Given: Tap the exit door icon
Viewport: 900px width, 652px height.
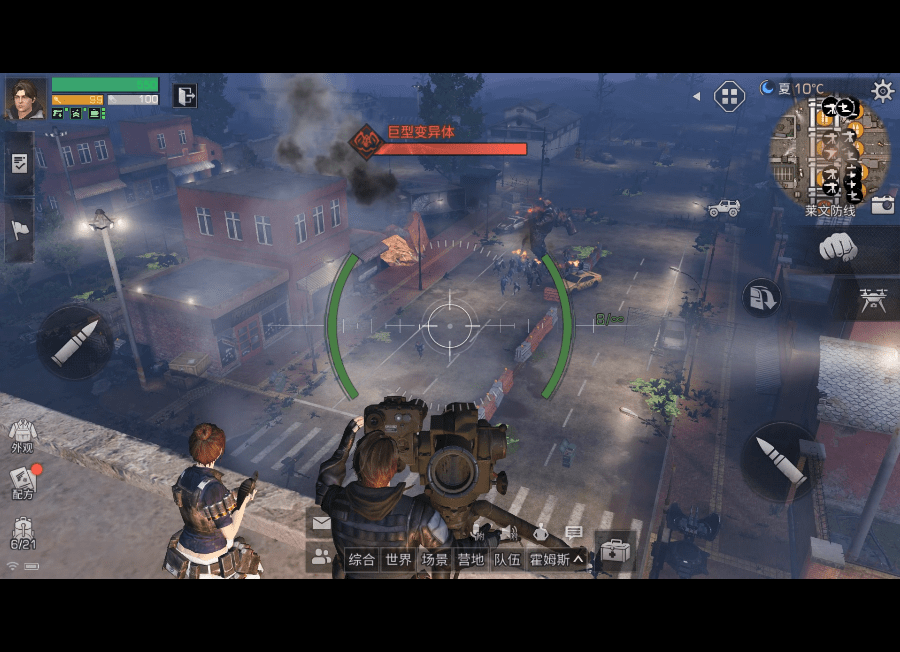Looking at the screenshot, I should pos(185,96).
